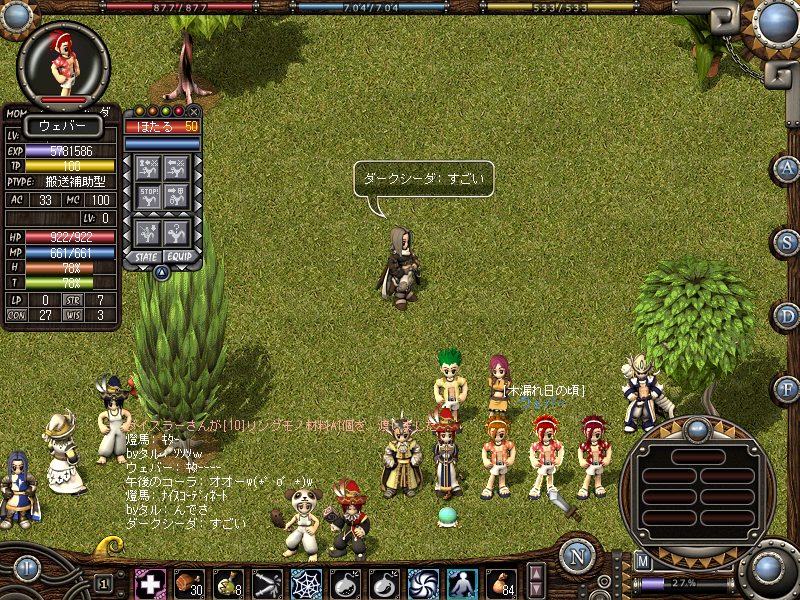Image resolution: width=800 pixels, height=600 pixels.
Task: Use the white cross heal skill
Action: (150, 582)
